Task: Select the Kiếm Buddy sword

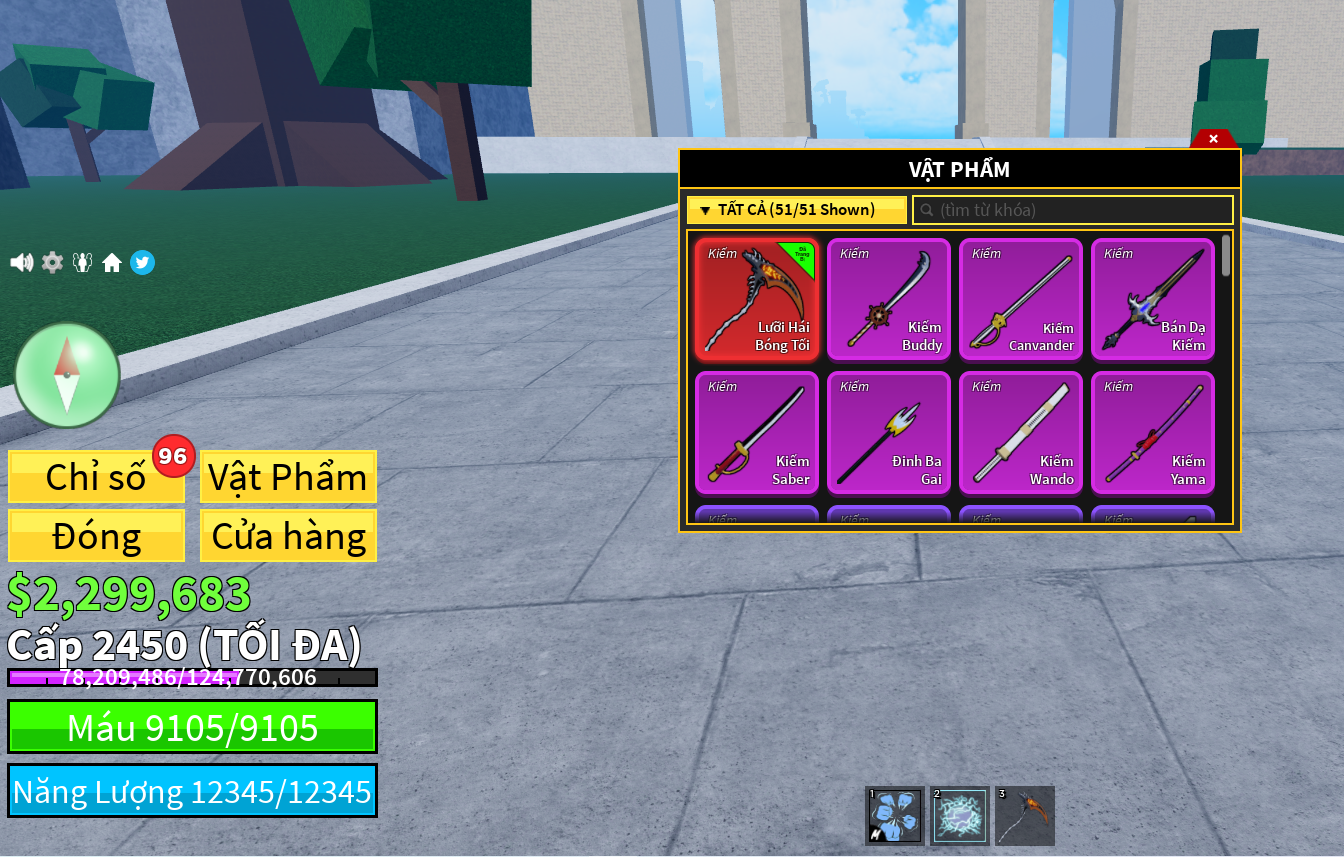Action: coord(889,299)
